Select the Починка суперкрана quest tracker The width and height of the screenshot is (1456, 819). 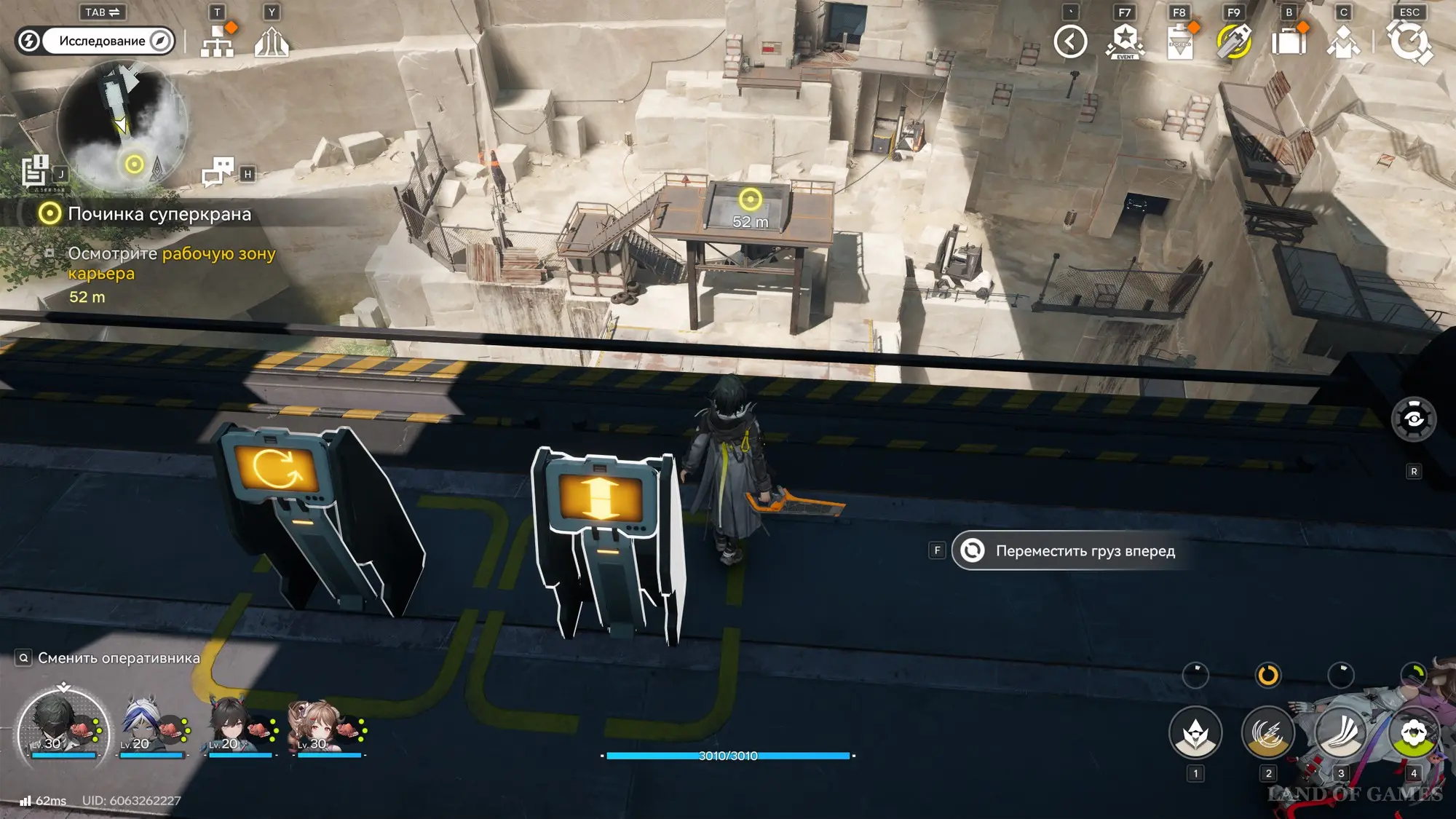pyautogui.click(x=159, y=214)
